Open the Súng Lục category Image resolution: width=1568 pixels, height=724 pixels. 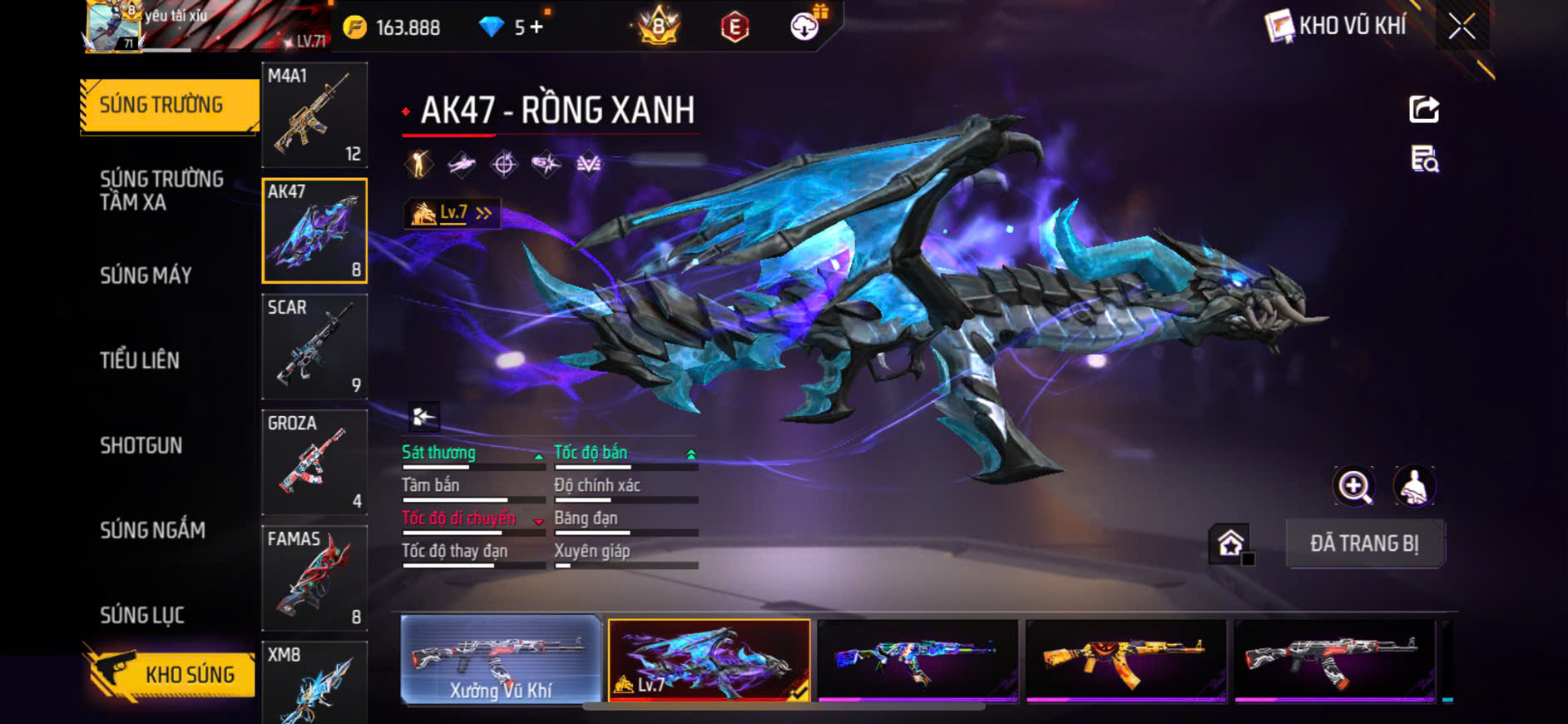(x=142, y=615)
